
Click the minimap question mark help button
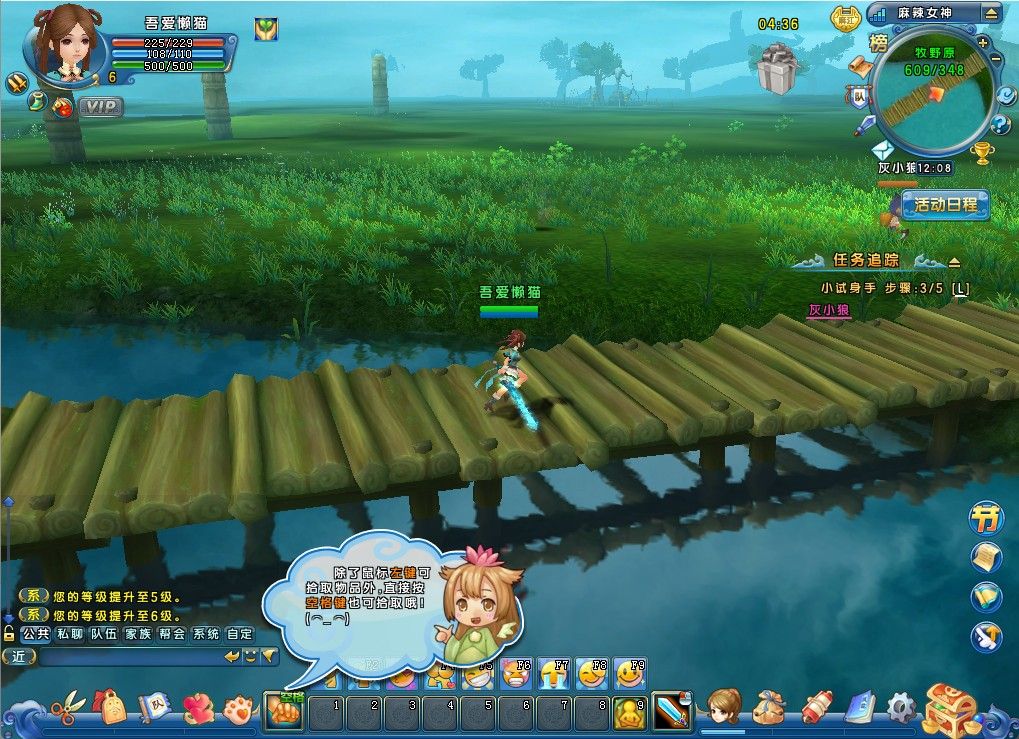point(1001,125)
